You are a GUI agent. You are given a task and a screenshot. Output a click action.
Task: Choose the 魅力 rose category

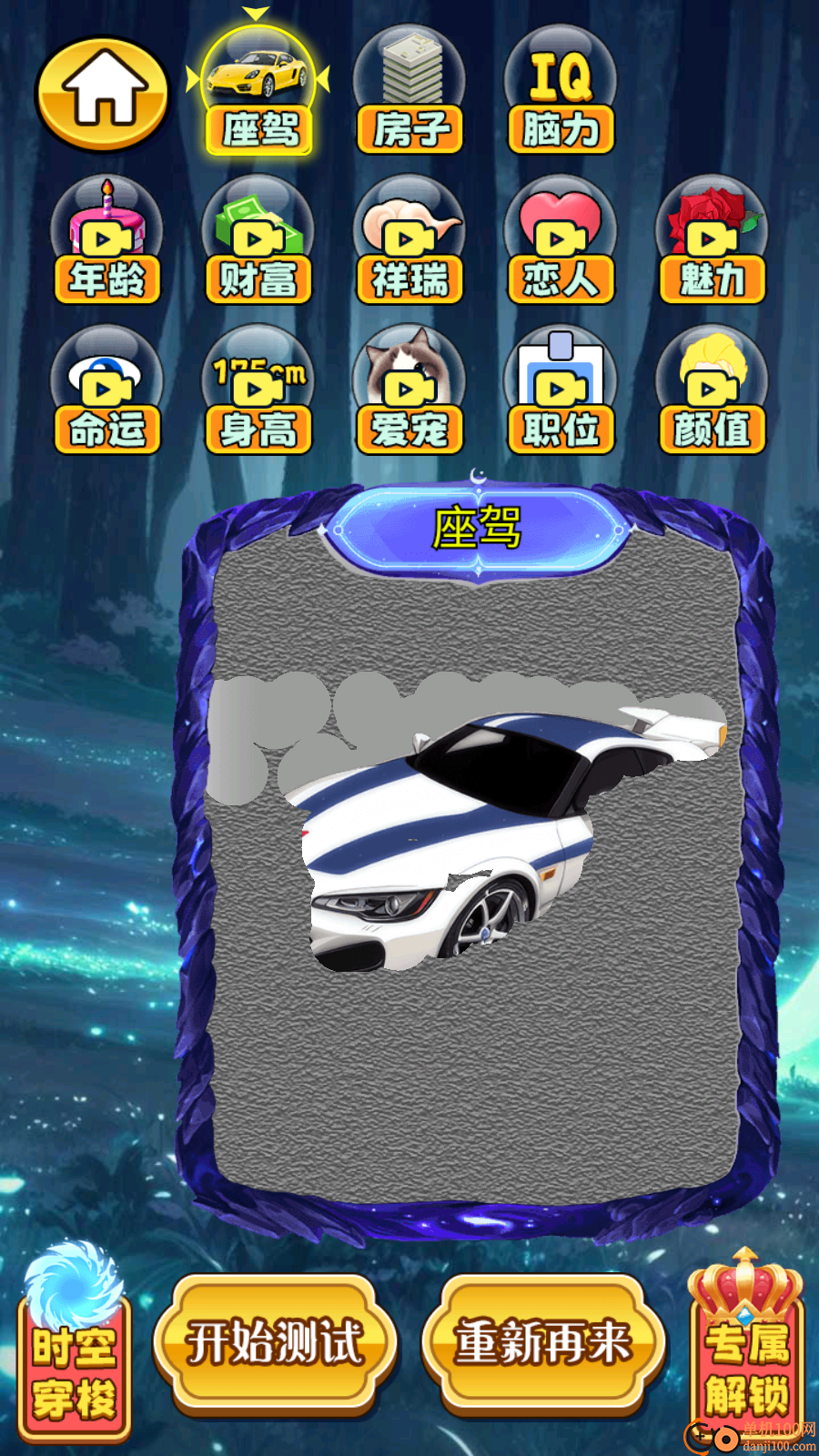pyautogui.click(x=712, y=243)
